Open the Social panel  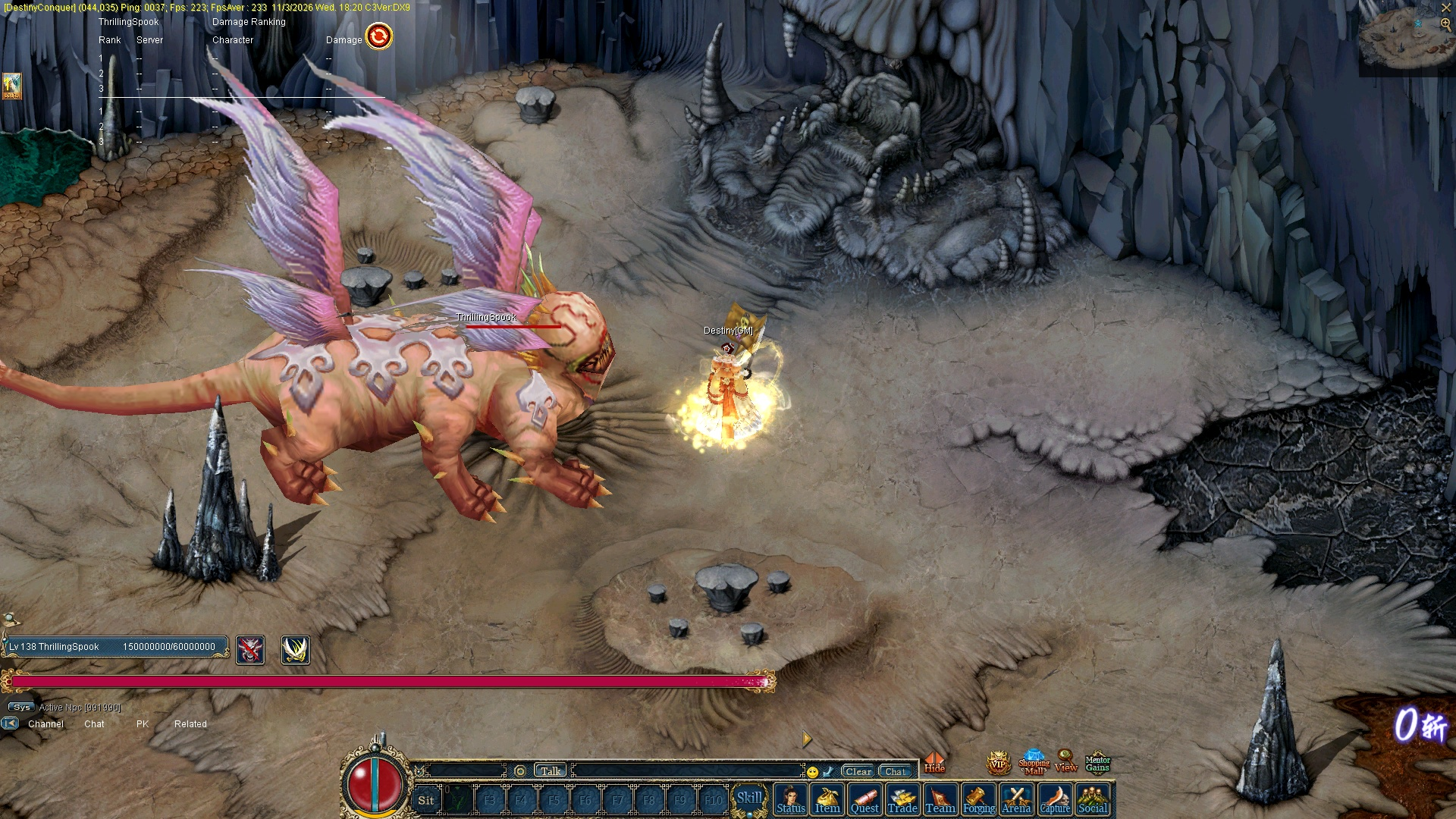tap(1093, 800)
